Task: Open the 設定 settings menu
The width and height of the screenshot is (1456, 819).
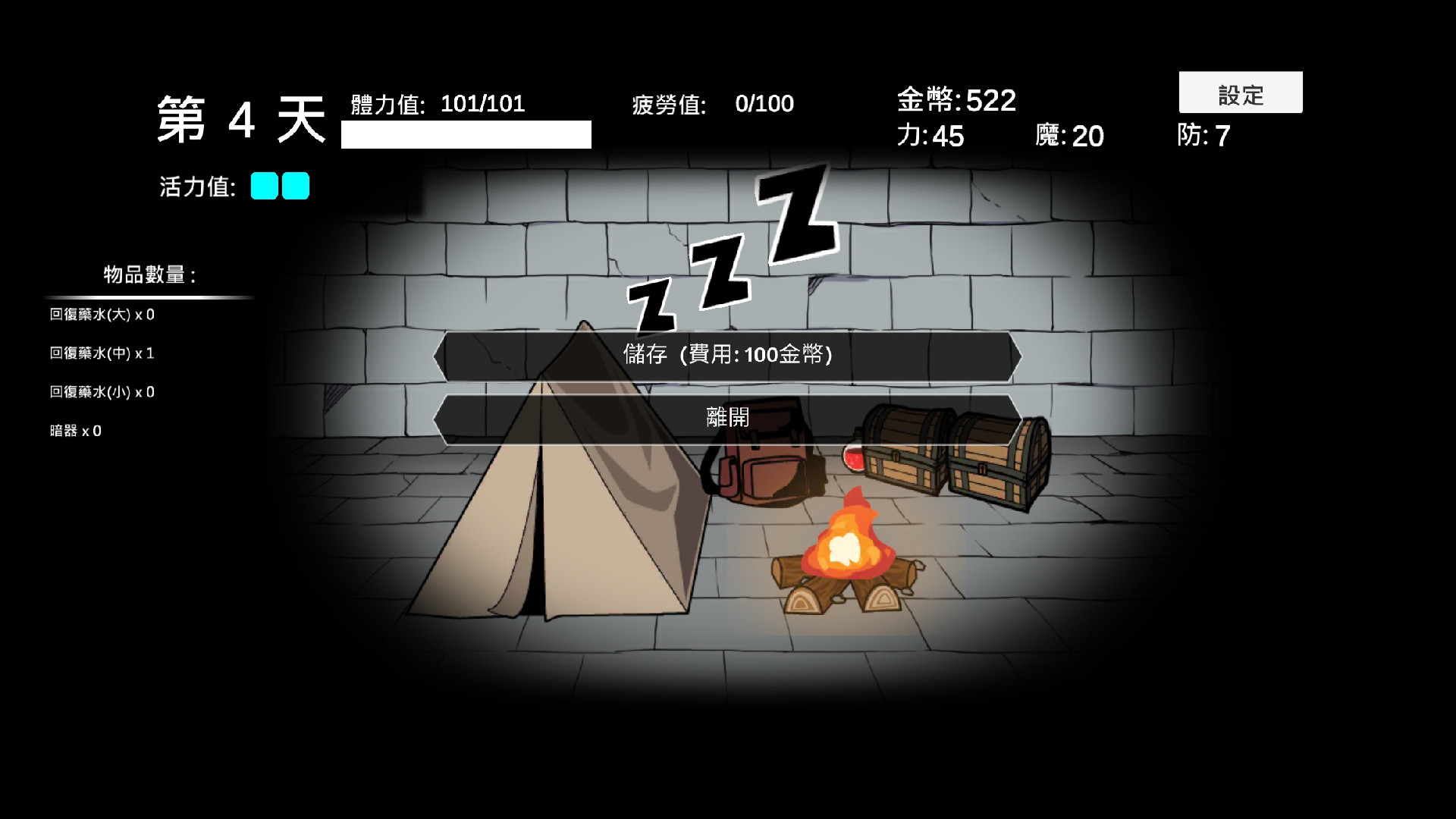Action: [1241, 93]
